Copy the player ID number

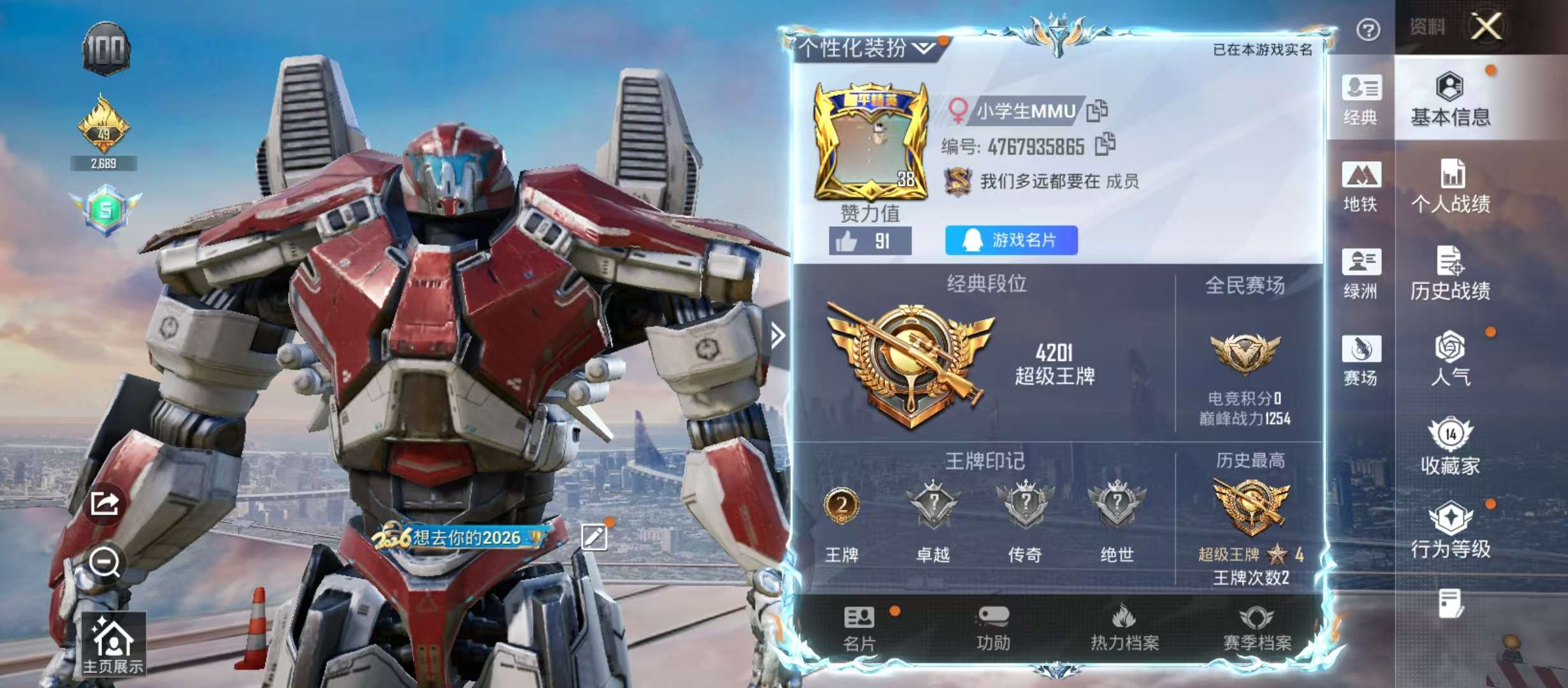pos(1105,145)
